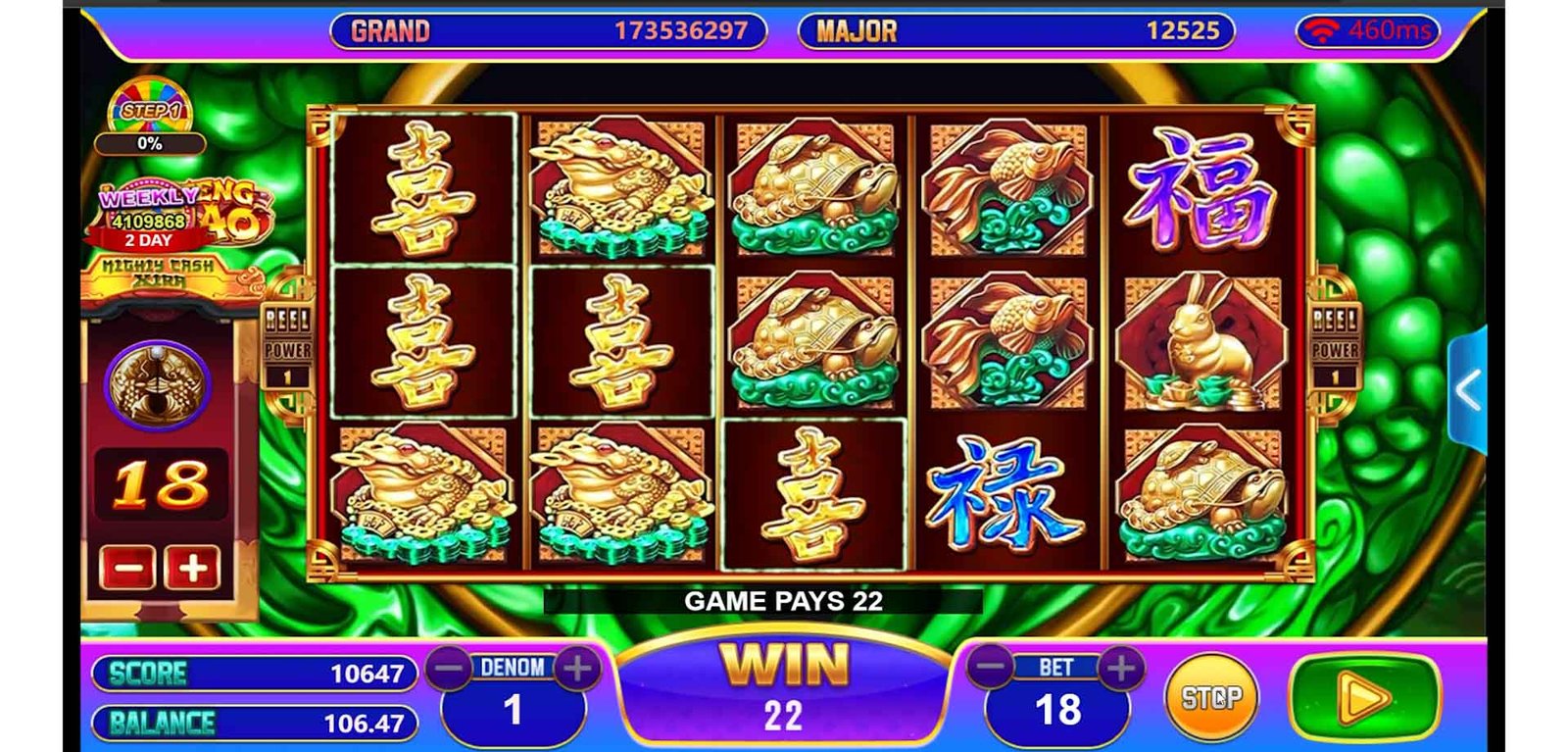
Task: Tap the red plus under the 18 counter
Action: click(x=192, y=568)
